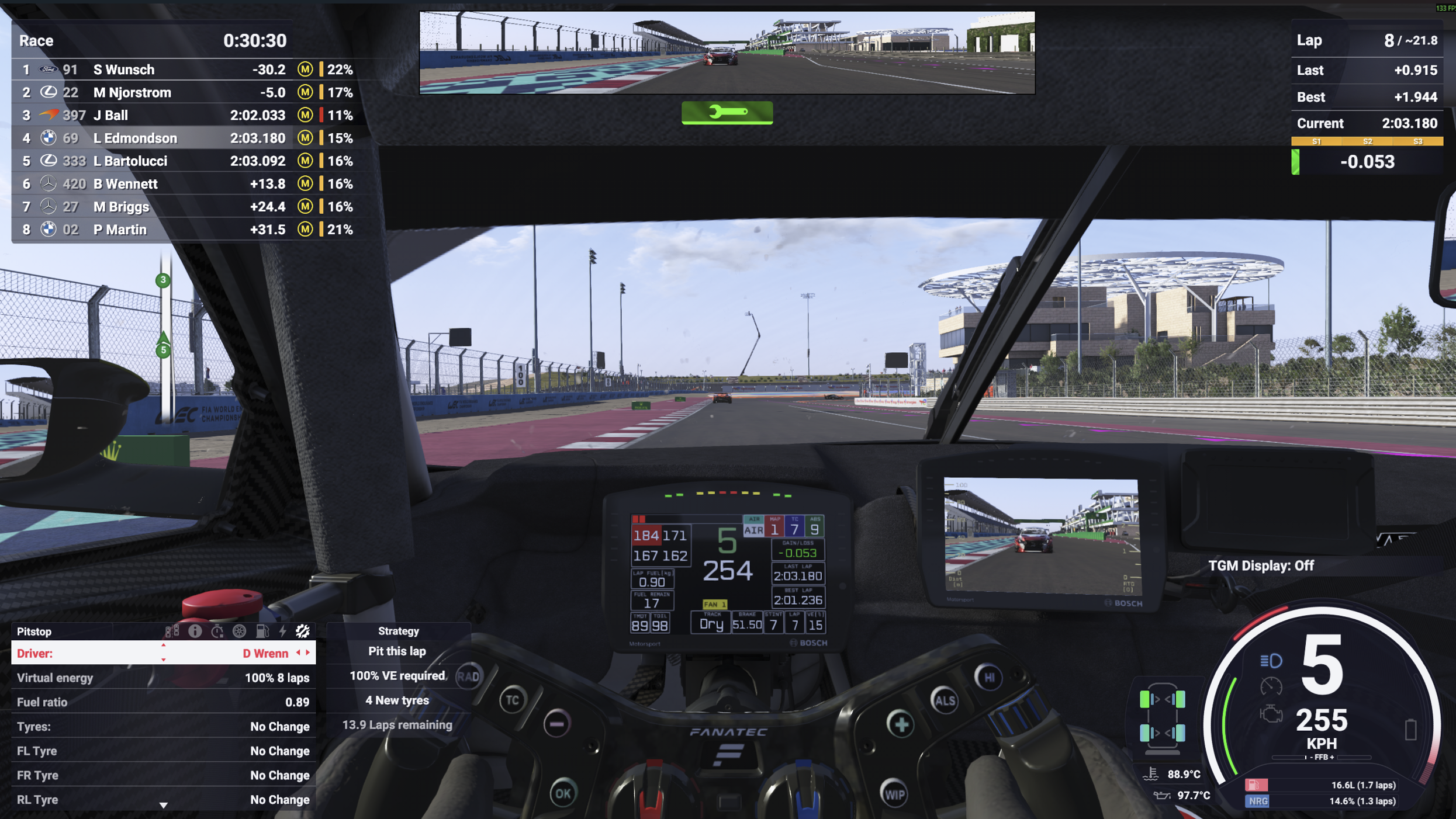
Task: Open the tyres section of the pitstop menu
Action: (x=238, y=631)
